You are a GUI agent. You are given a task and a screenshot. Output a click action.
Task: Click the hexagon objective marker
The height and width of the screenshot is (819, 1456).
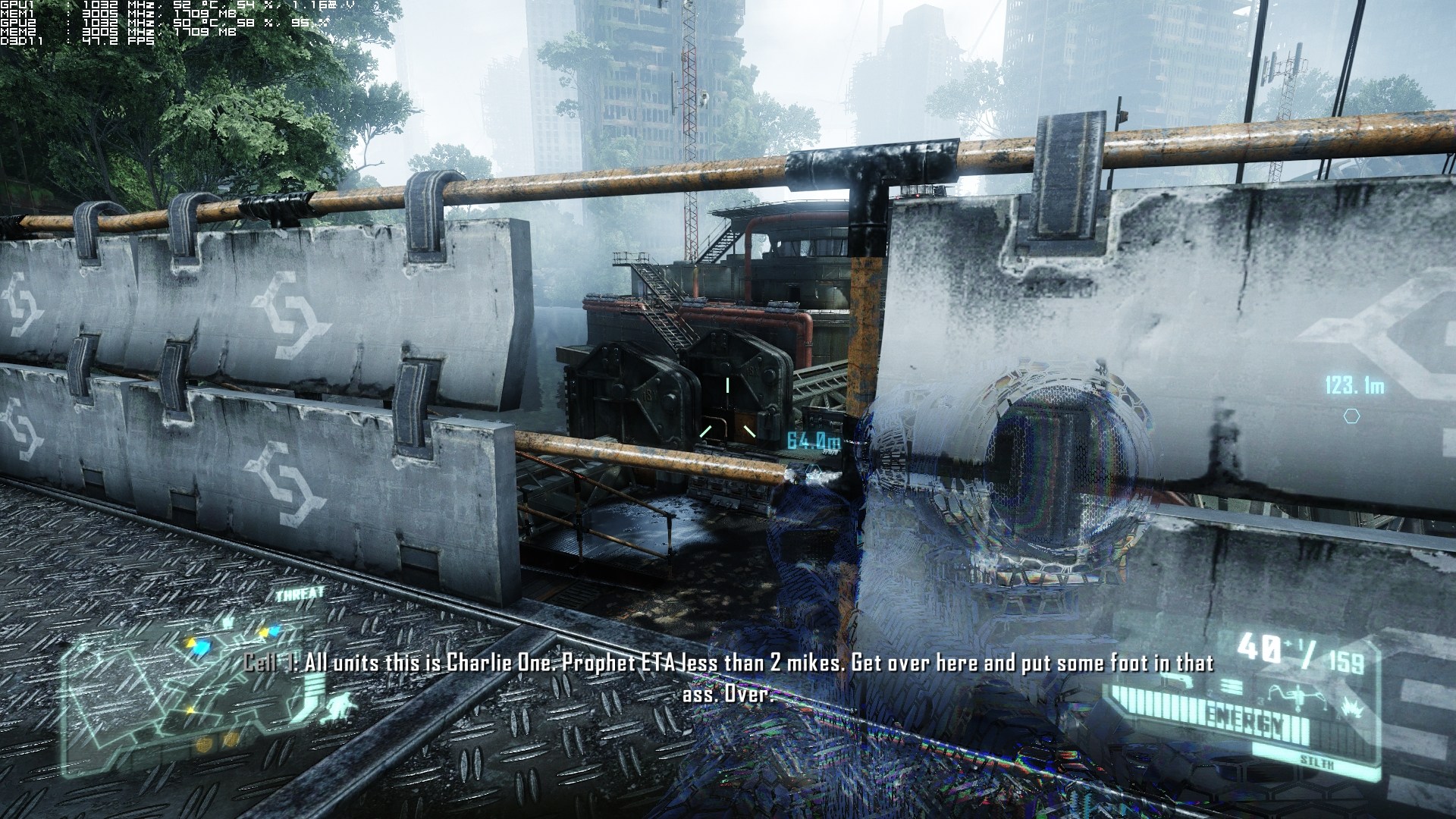[1351, 416]
